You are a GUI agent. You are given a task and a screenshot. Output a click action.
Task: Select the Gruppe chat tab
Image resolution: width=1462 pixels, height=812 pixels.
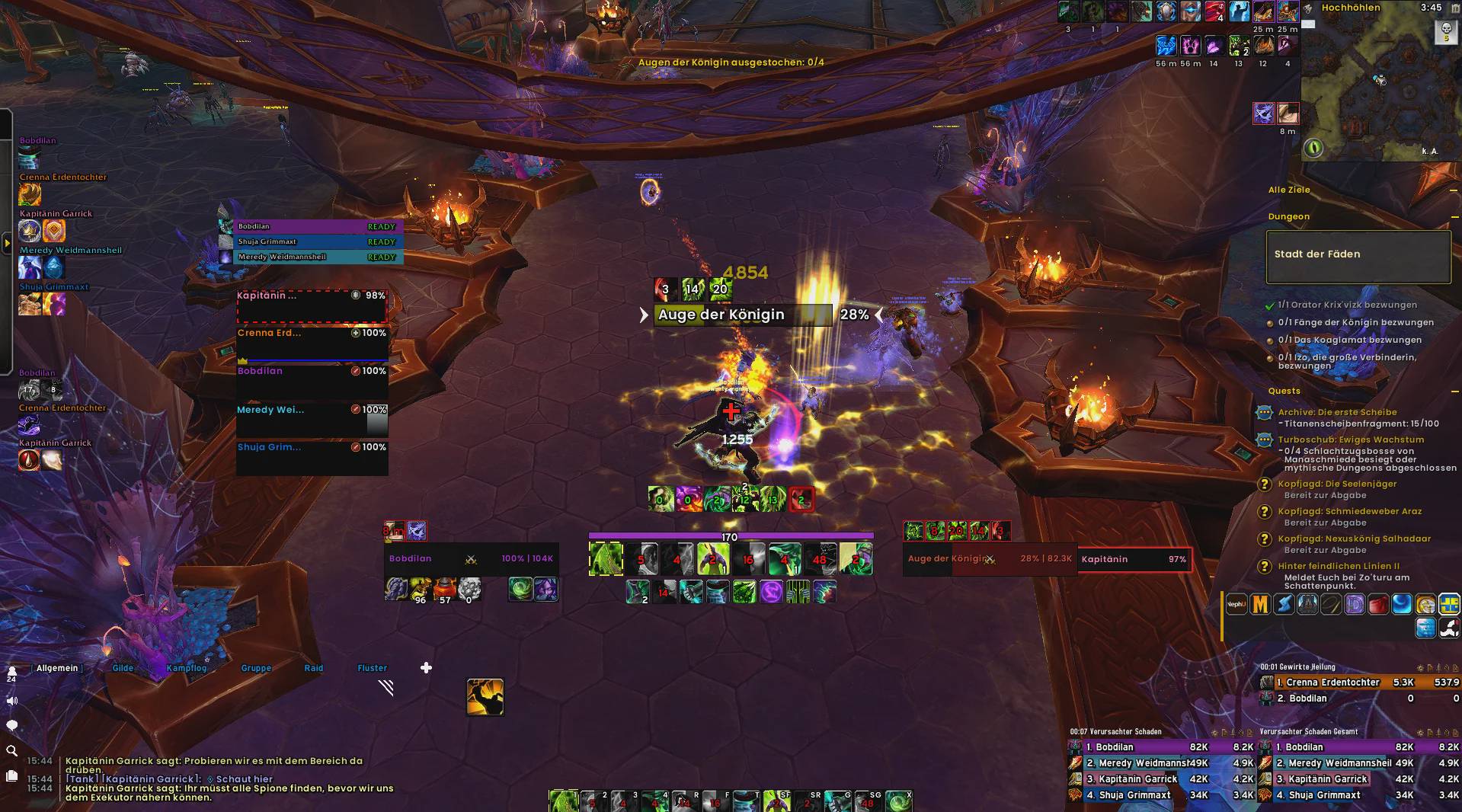256,668
